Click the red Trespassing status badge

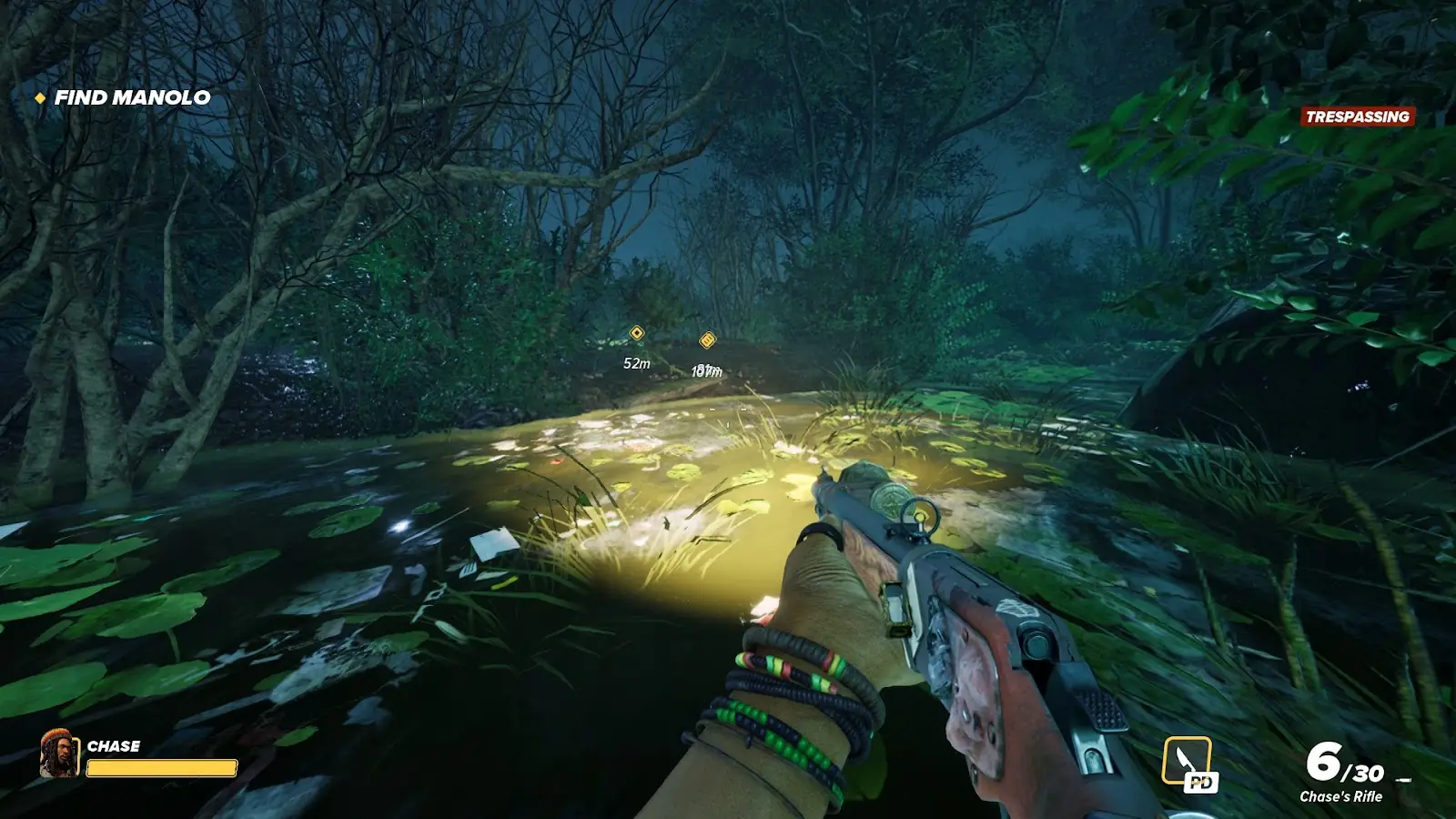[1357, 116]
